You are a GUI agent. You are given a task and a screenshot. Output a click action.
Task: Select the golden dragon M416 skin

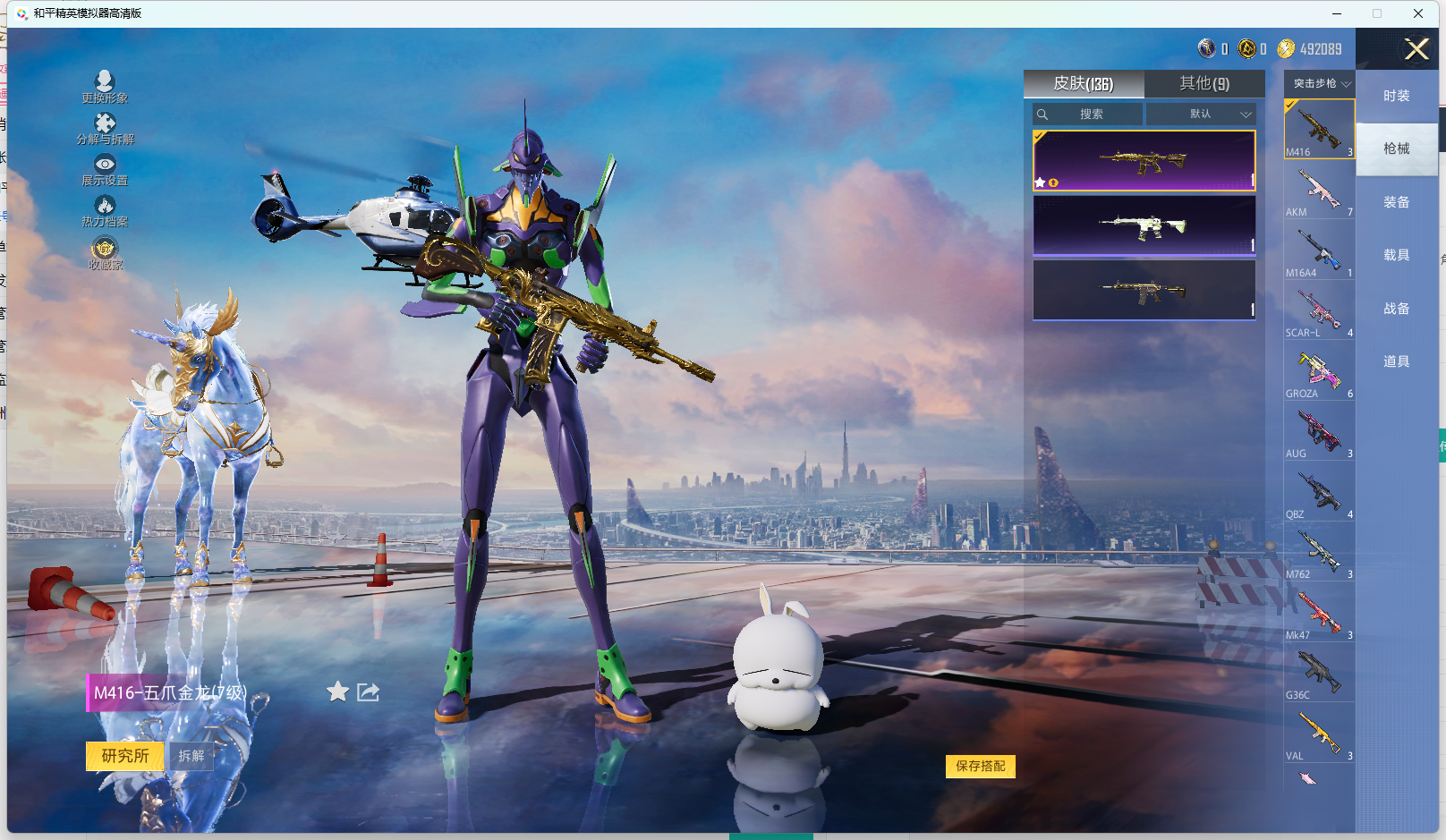click(x=1144, y=161)
